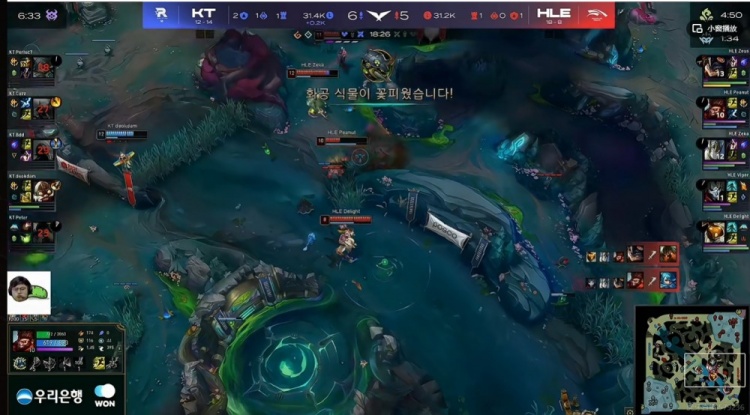Select the KT Bdd champion portrait

click(43, 150)
